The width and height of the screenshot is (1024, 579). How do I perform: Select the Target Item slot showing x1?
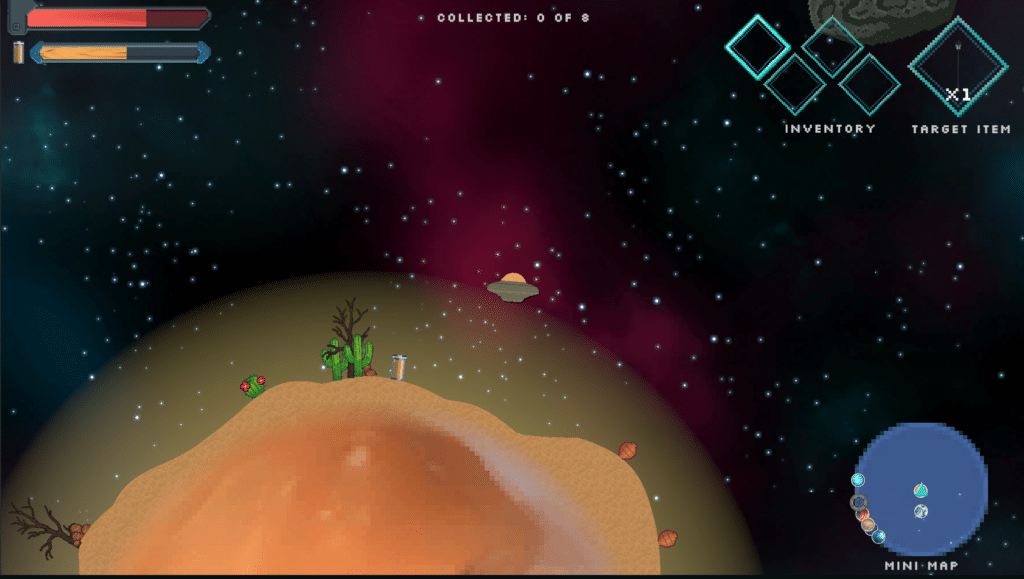(x=957, y=66)
